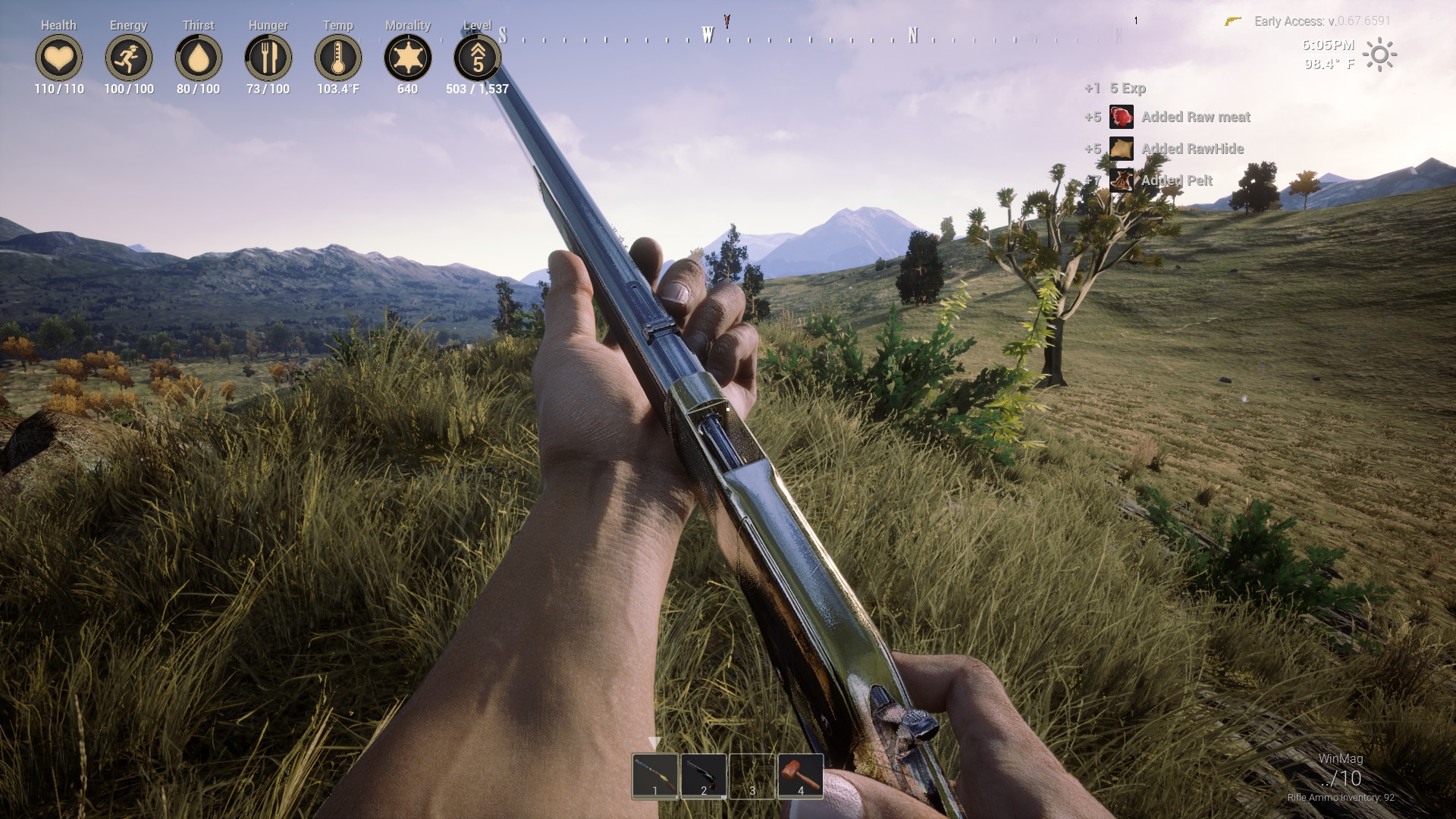Click the Level 5 badge icon
This screenshot has width=1456, height=819.
point(477,58)
